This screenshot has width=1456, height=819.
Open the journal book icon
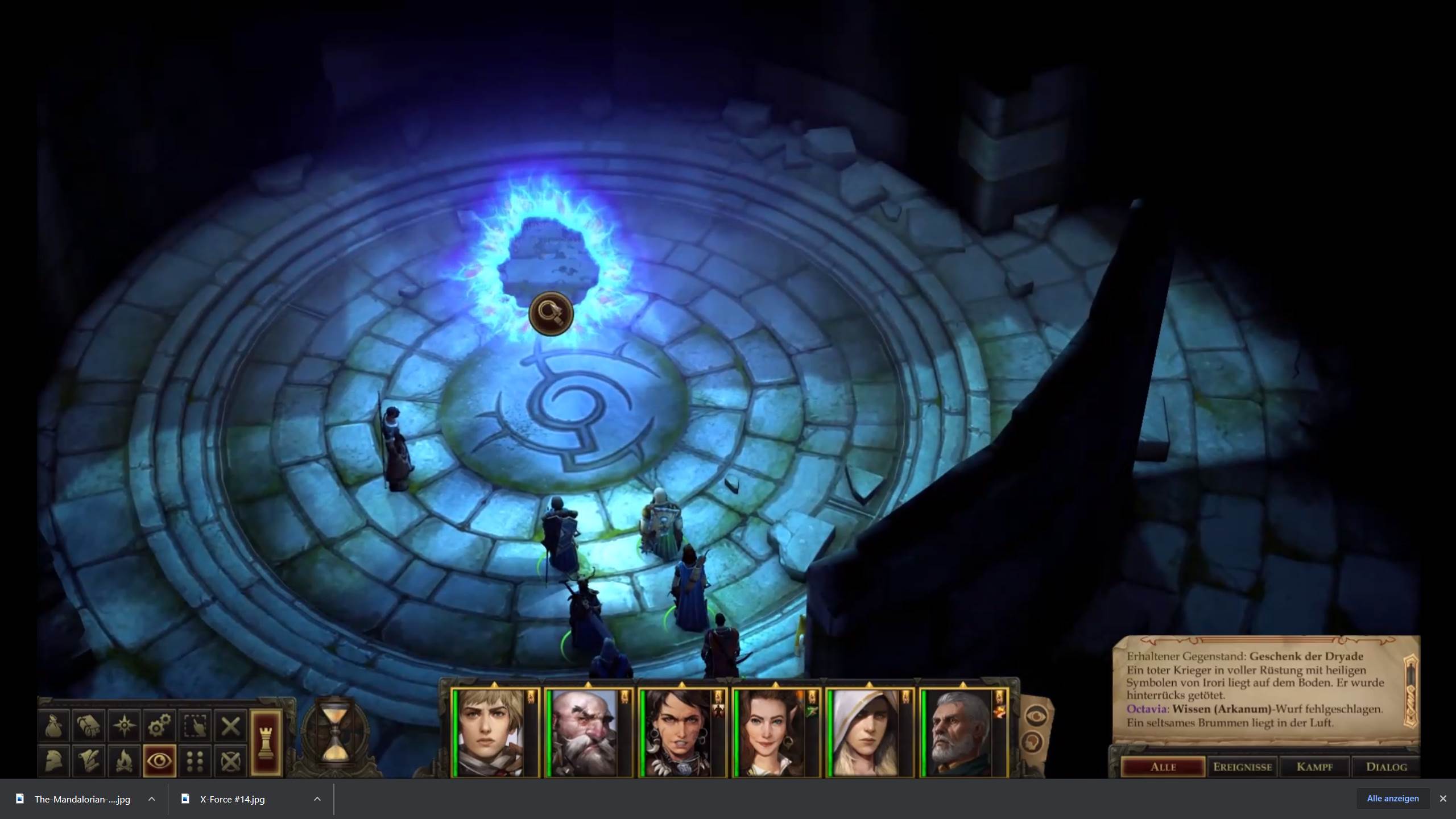[89, 726]
